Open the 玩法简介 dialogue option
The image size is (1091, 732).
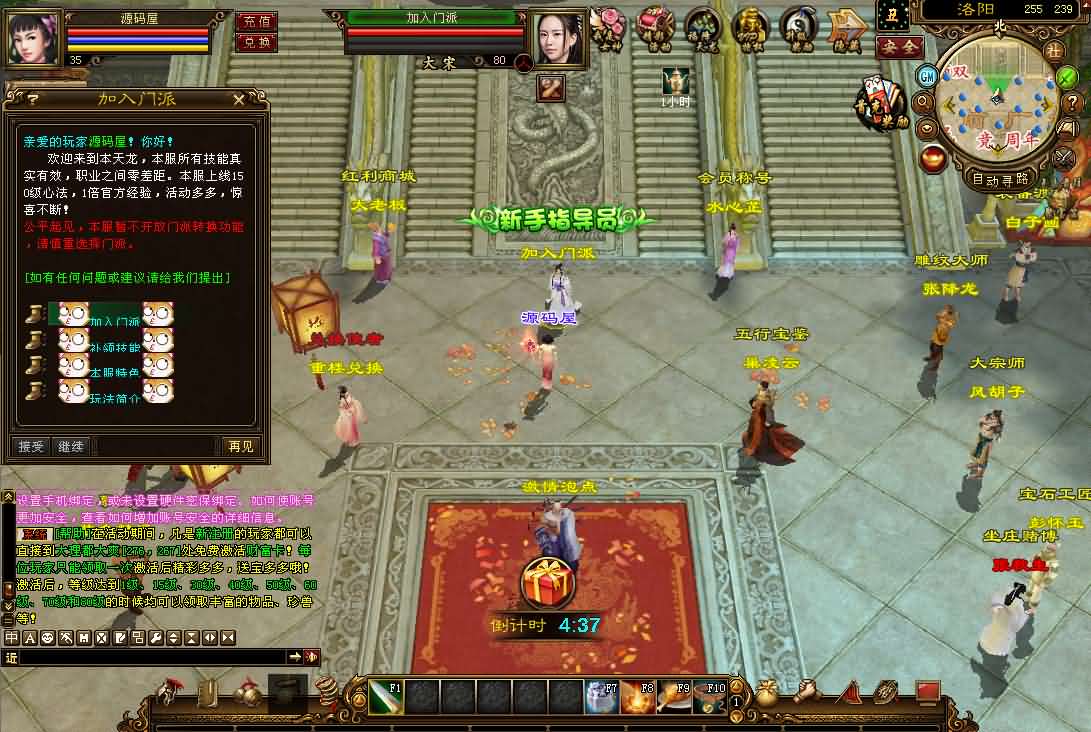point(114,397)
